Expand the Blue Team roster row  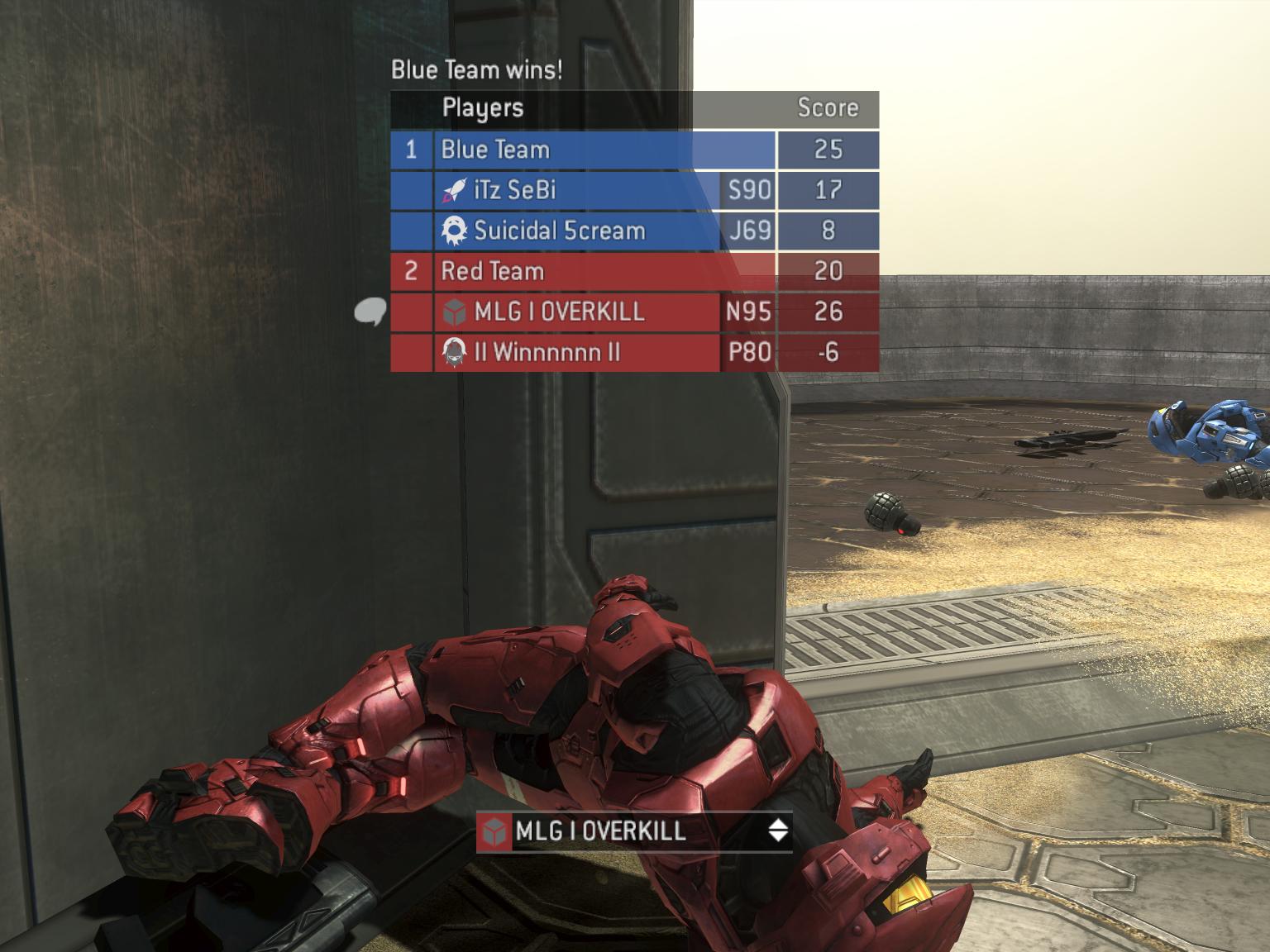tap(494, 150)
